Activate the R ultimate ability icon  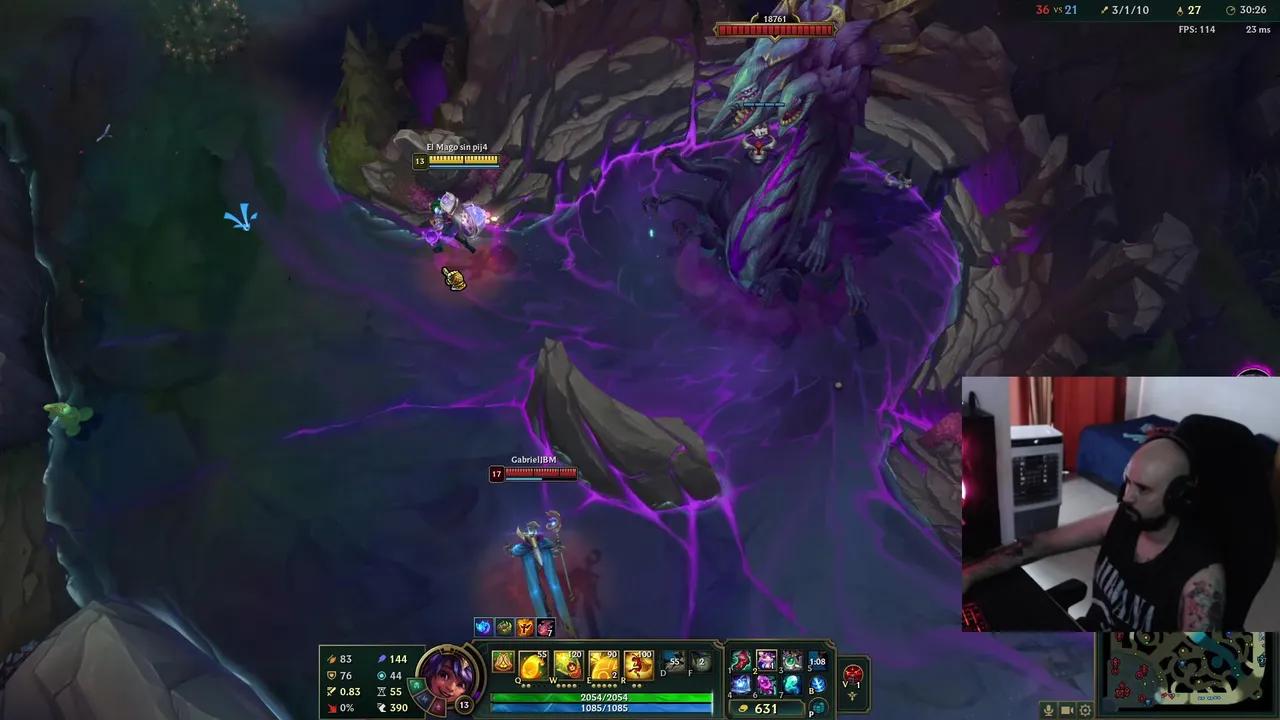[x=637, y=662]
